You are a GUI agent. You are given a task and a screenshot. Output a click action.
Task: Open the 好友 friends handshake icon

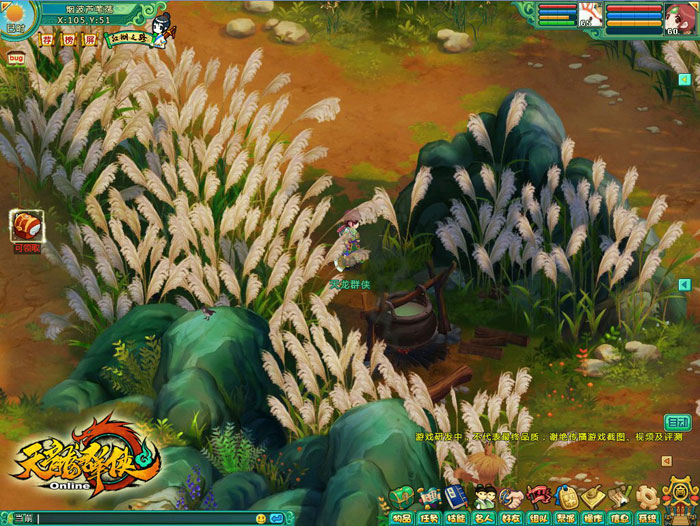pos(511,499)
